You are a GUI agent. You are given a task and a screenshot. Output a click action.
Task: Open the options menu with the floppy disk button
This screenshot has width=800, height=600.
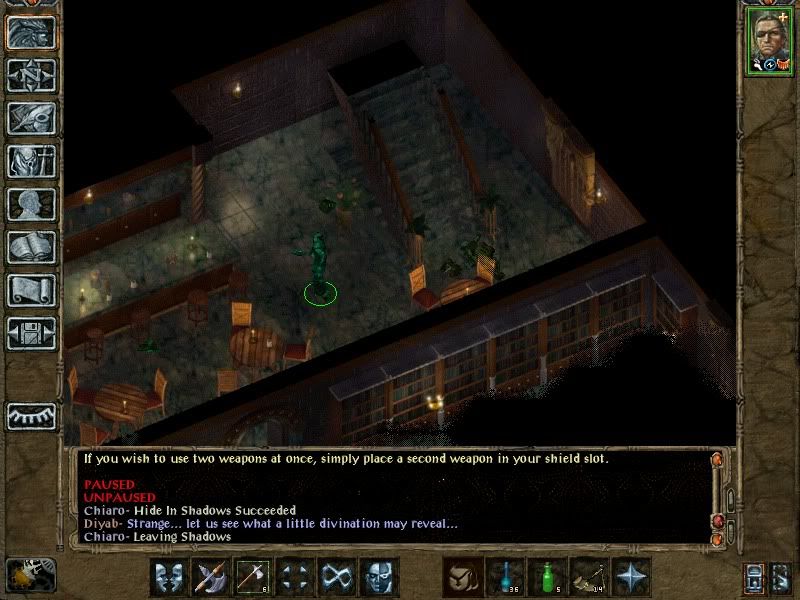[31, 332]
